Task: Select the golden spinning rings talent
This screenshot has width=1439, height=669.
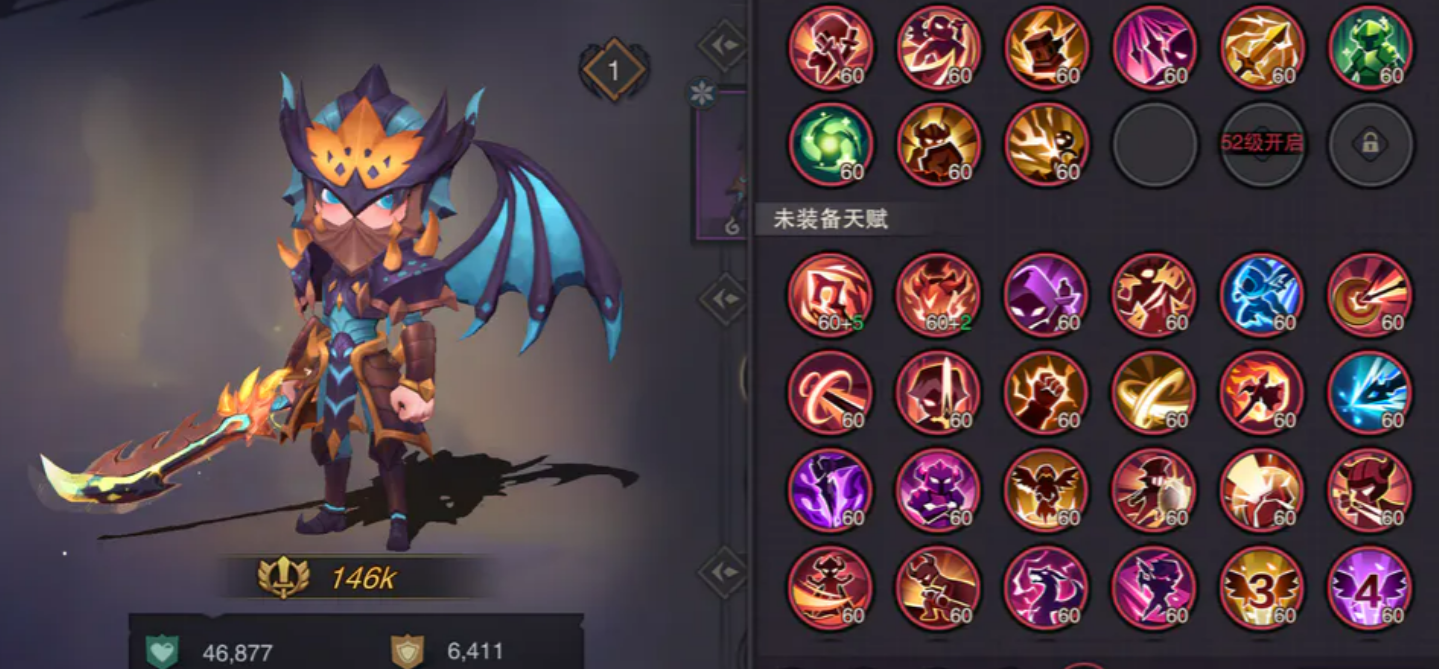Action: (x=1154, y=392)
